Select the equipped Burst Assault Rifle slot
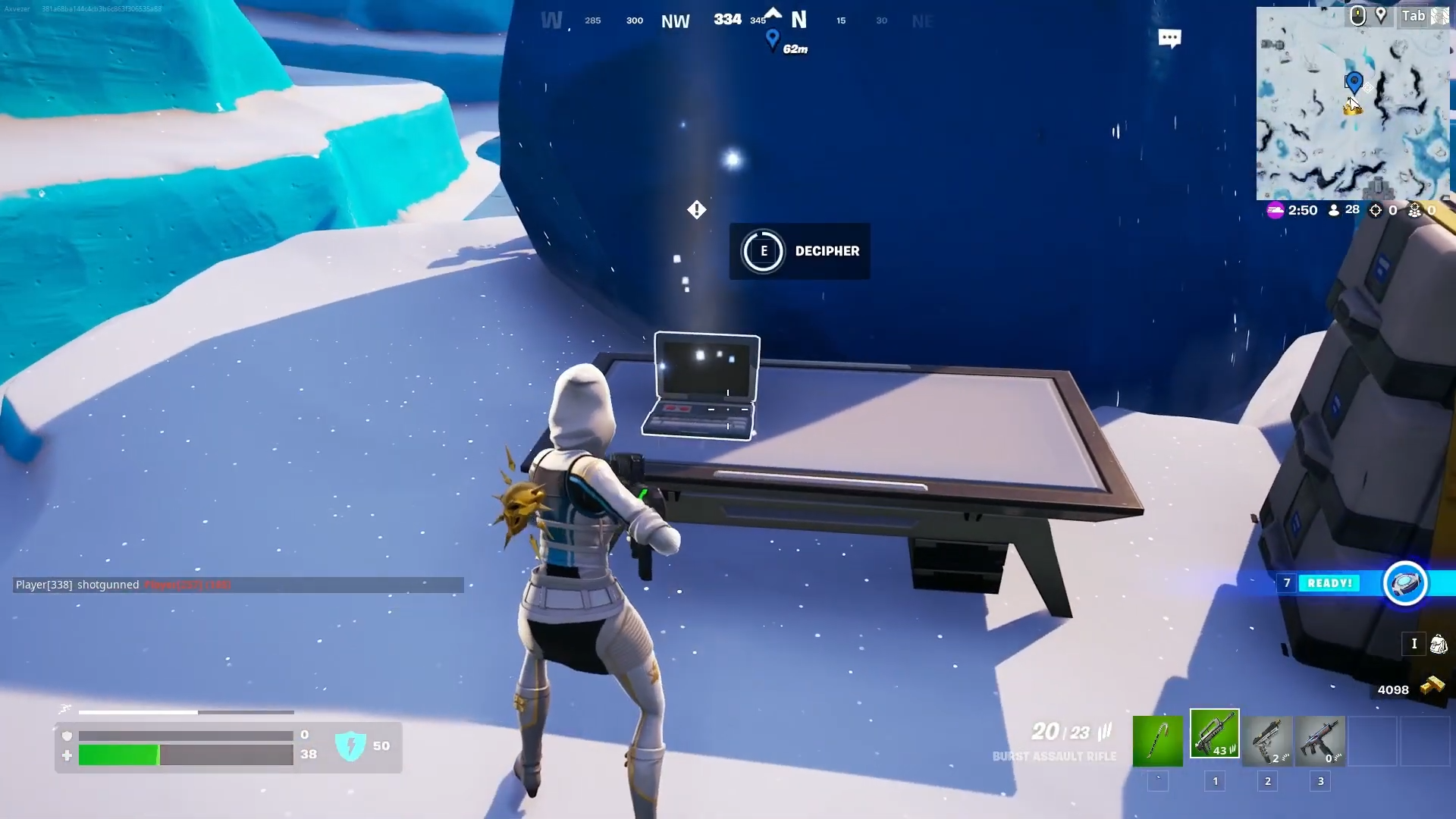 [x=1213, y=732]
